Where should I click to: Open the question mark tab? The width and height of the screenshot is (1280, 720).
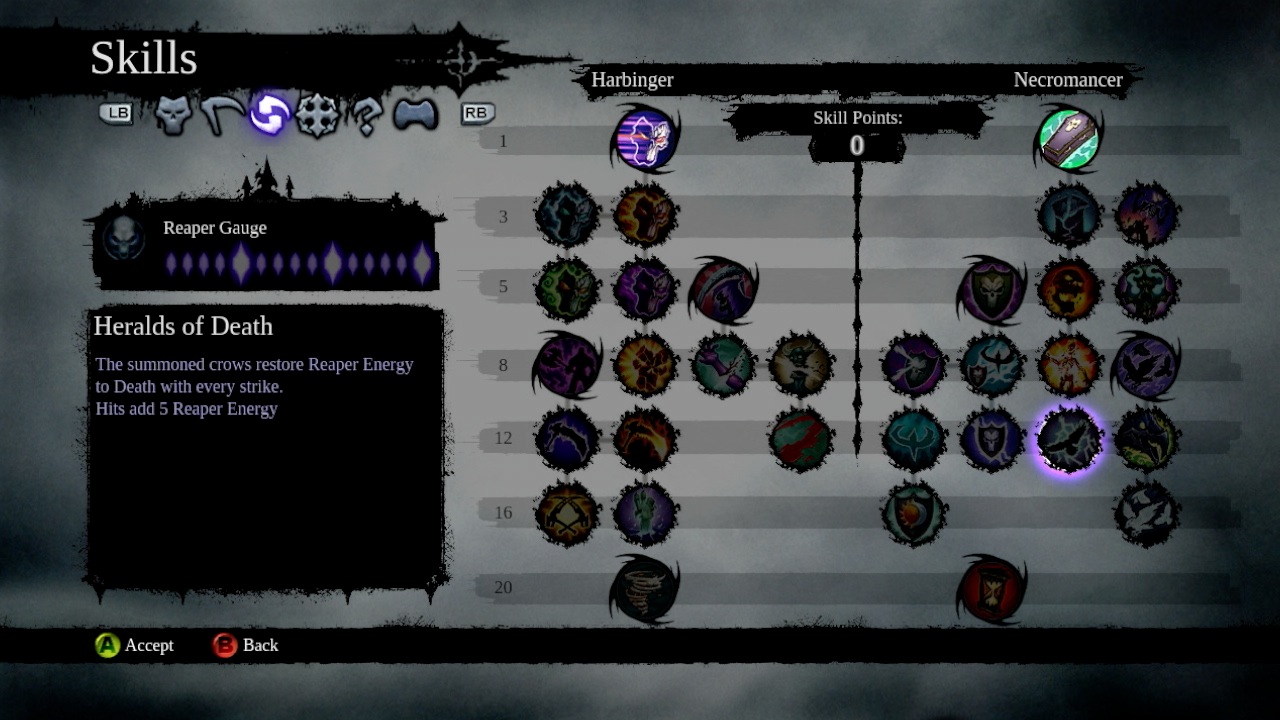point(365,116)
